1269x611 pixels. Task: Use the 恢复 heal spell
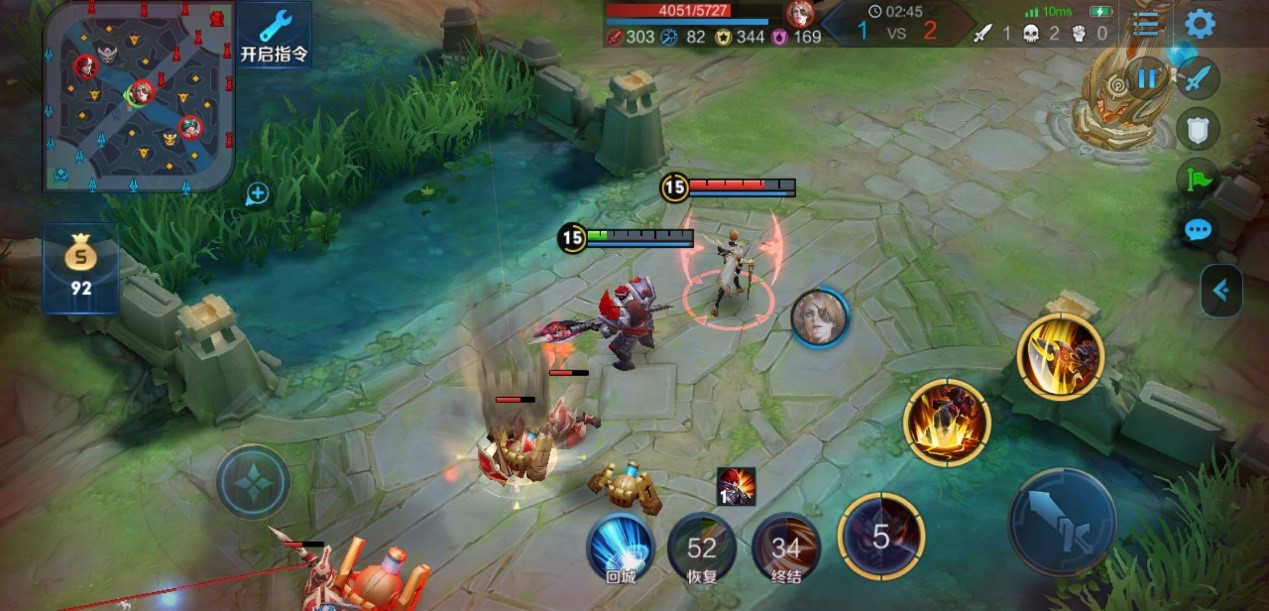click(702, 547)
